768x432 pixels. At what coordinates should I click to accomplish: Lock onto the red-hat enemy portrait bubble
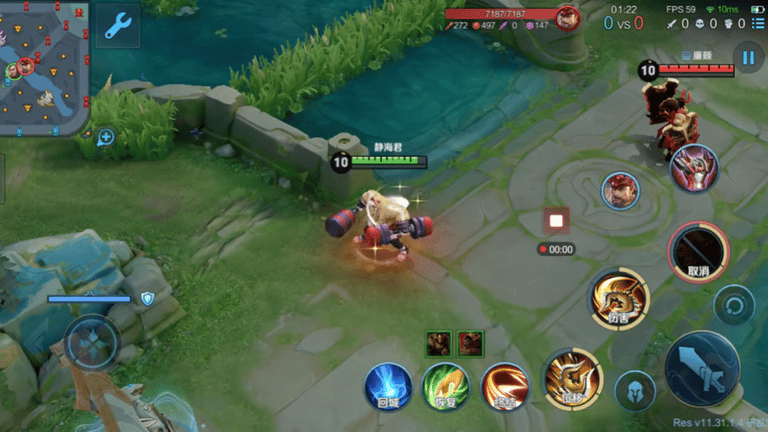coord(620,192)
